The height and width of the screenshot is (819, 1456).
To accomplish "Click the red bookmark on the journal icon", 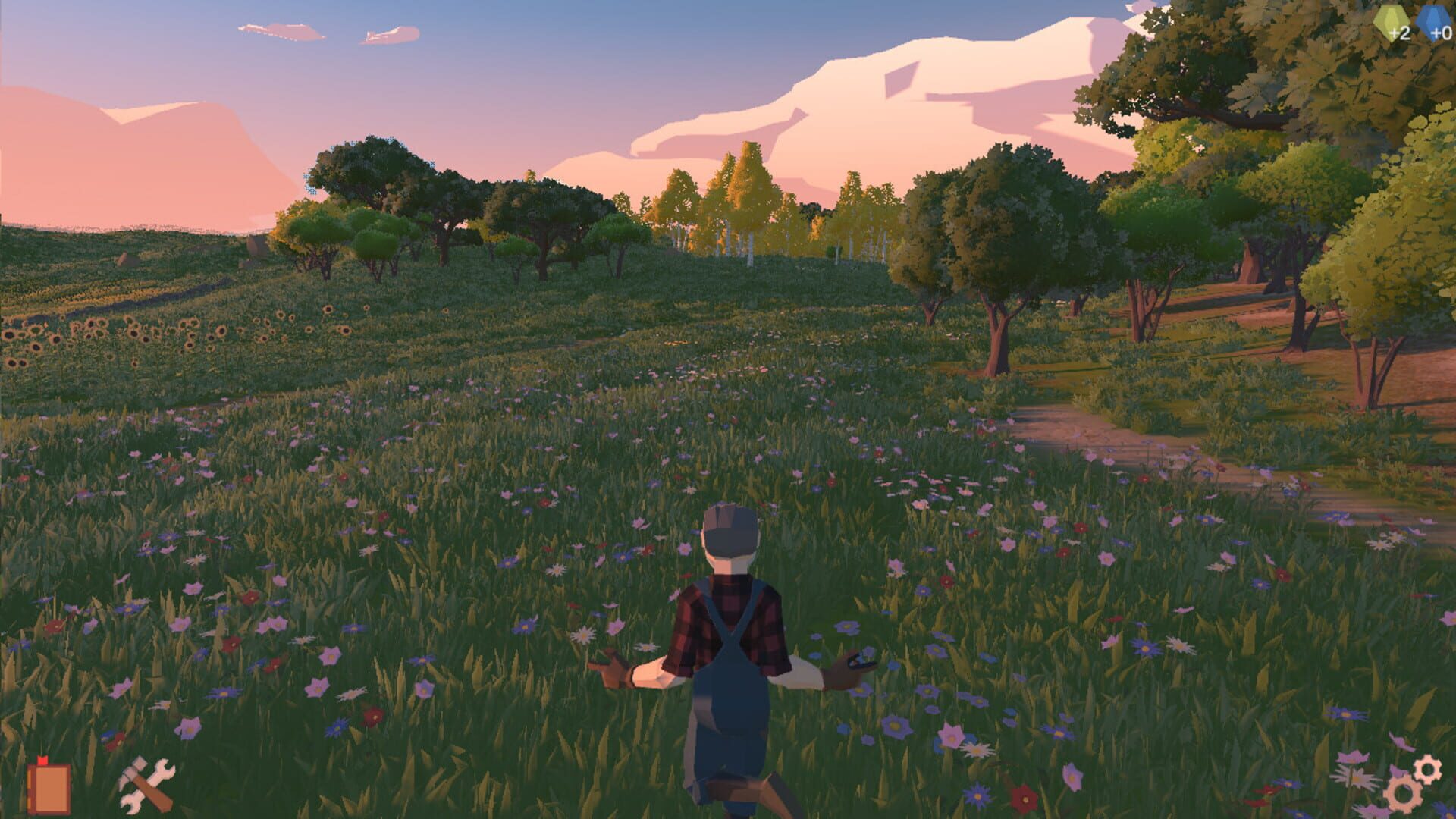I will (x=42, y=760).
